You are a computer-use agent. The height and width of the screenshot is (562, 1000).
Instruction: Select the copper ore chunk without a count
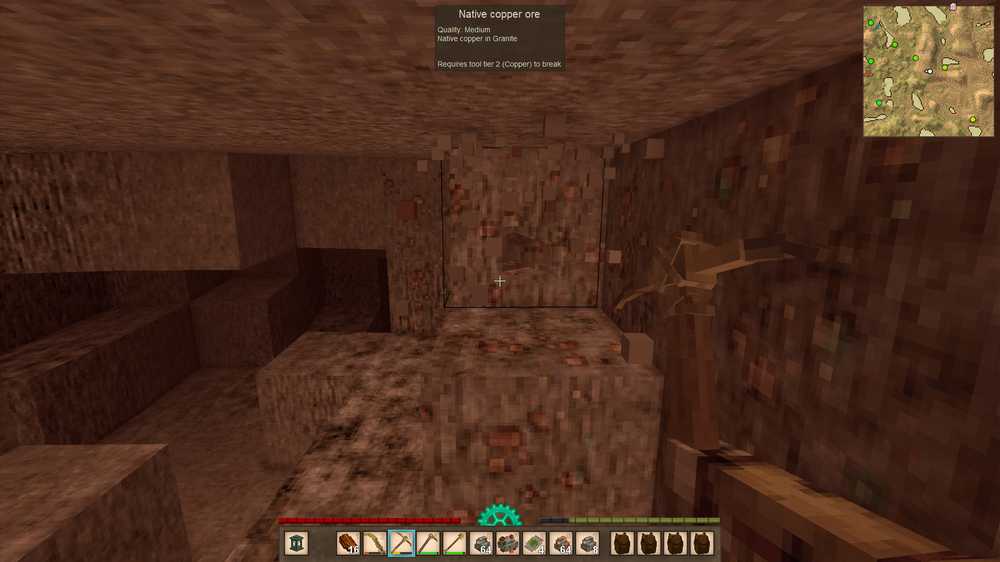[x=507, y=543]
